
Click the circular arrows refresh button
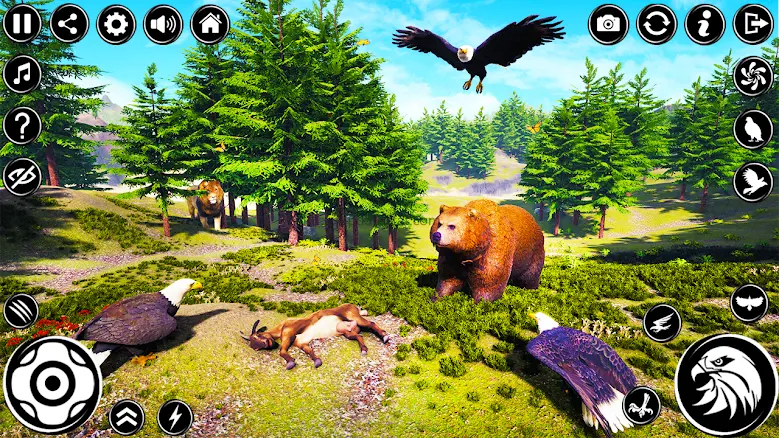tap(656, 23)
